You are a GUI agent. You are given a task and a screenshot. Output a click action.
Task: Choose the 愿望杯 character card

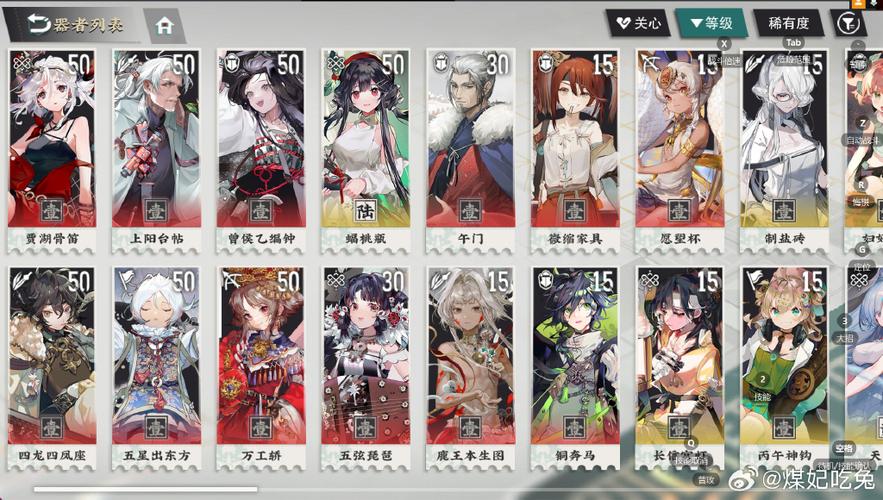pos(679,150)
